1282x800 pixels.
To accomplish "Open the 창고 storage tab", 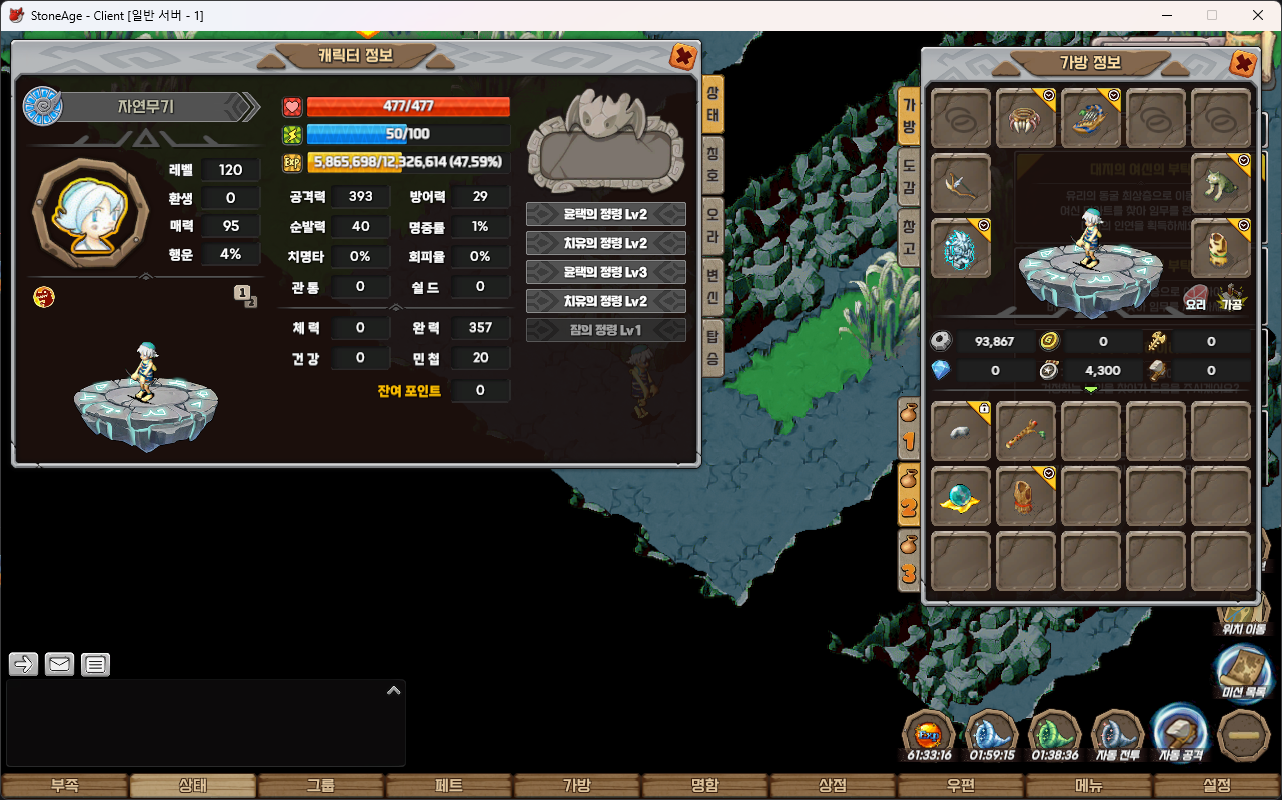I will tap(909, 238).
